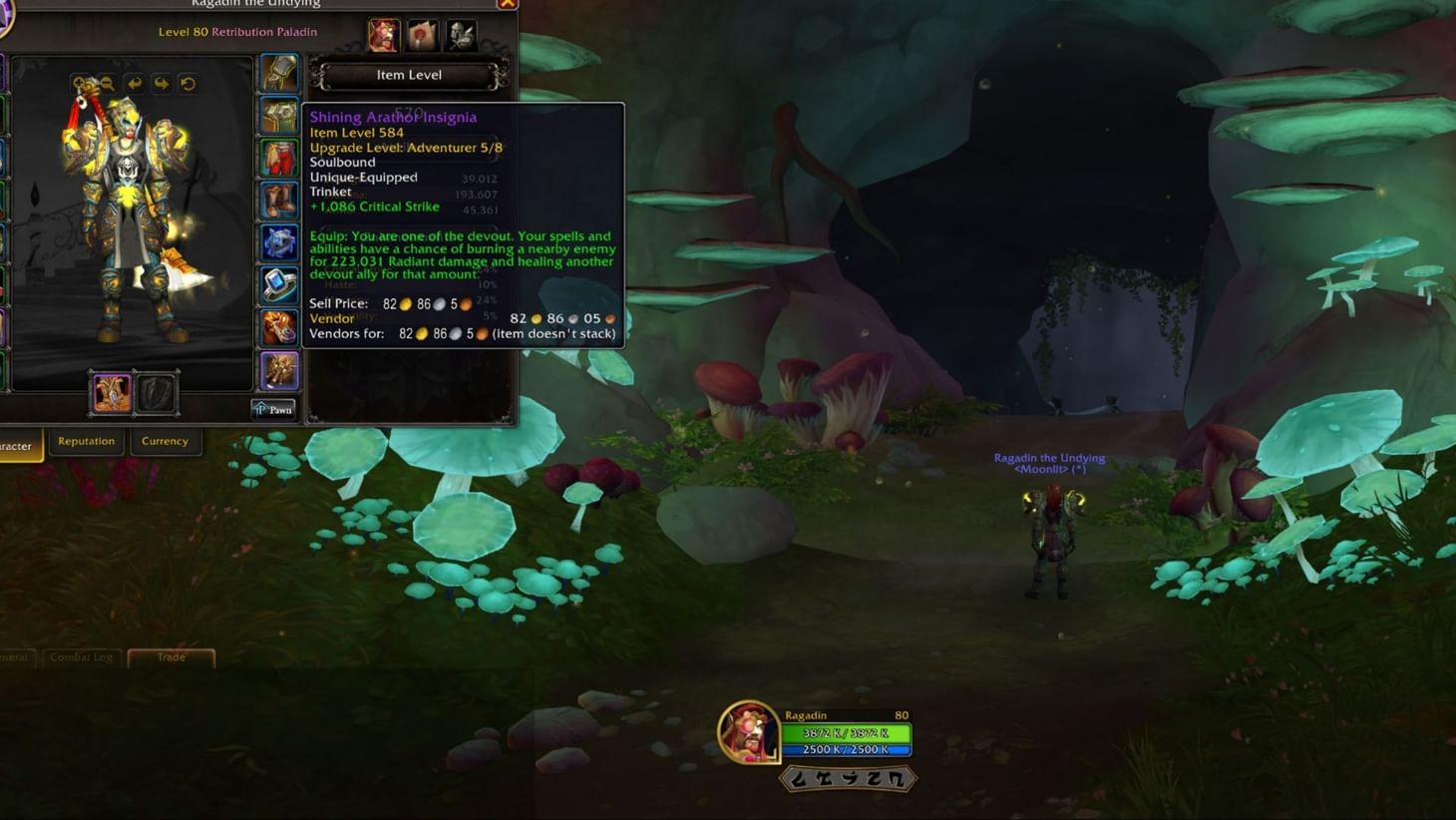
Task: Zoom in on the character model
Action: (79, 83)
